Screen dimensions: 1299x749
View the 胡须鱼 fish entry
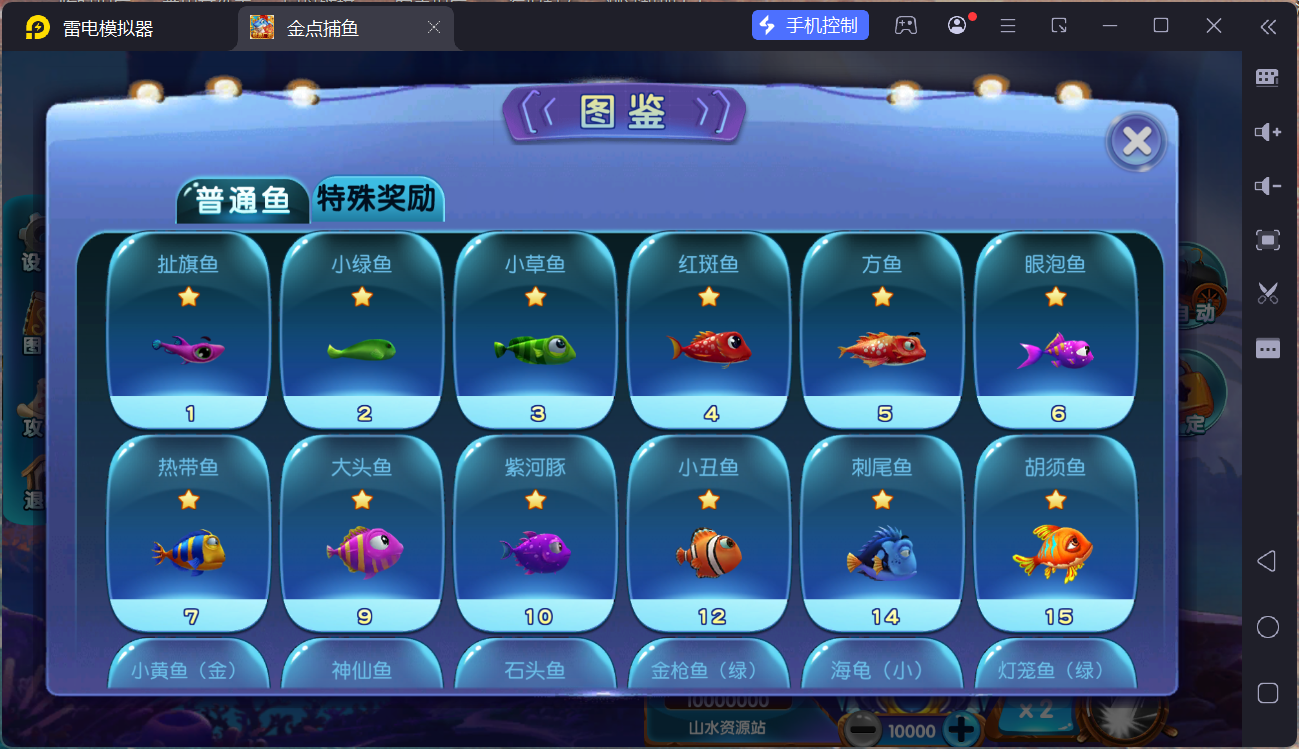1056,533
